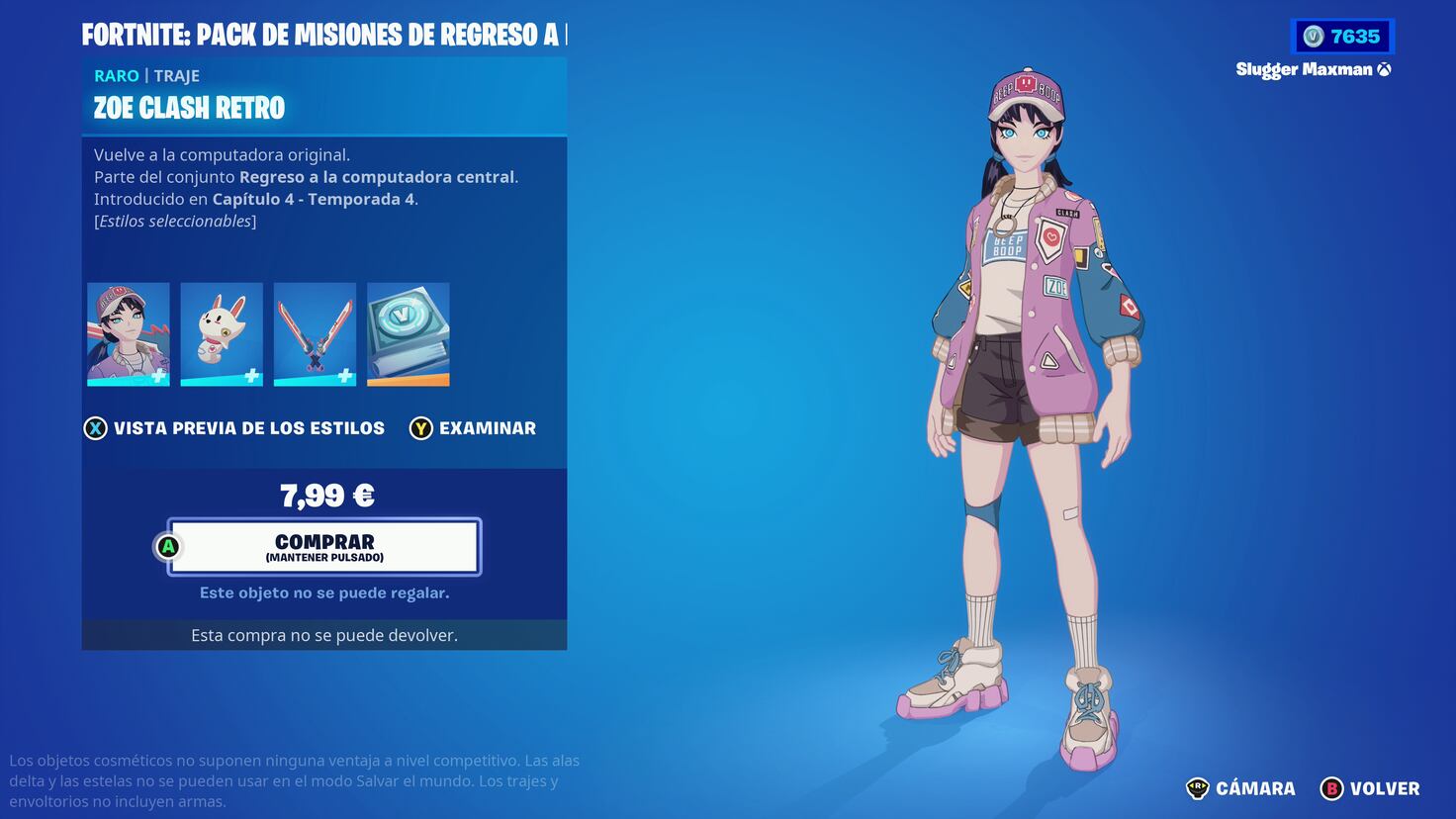Click the Y button icon next to Examinar
Image resolution: width=1456 pixels, height=819 pixels.
tap(420, 428)
